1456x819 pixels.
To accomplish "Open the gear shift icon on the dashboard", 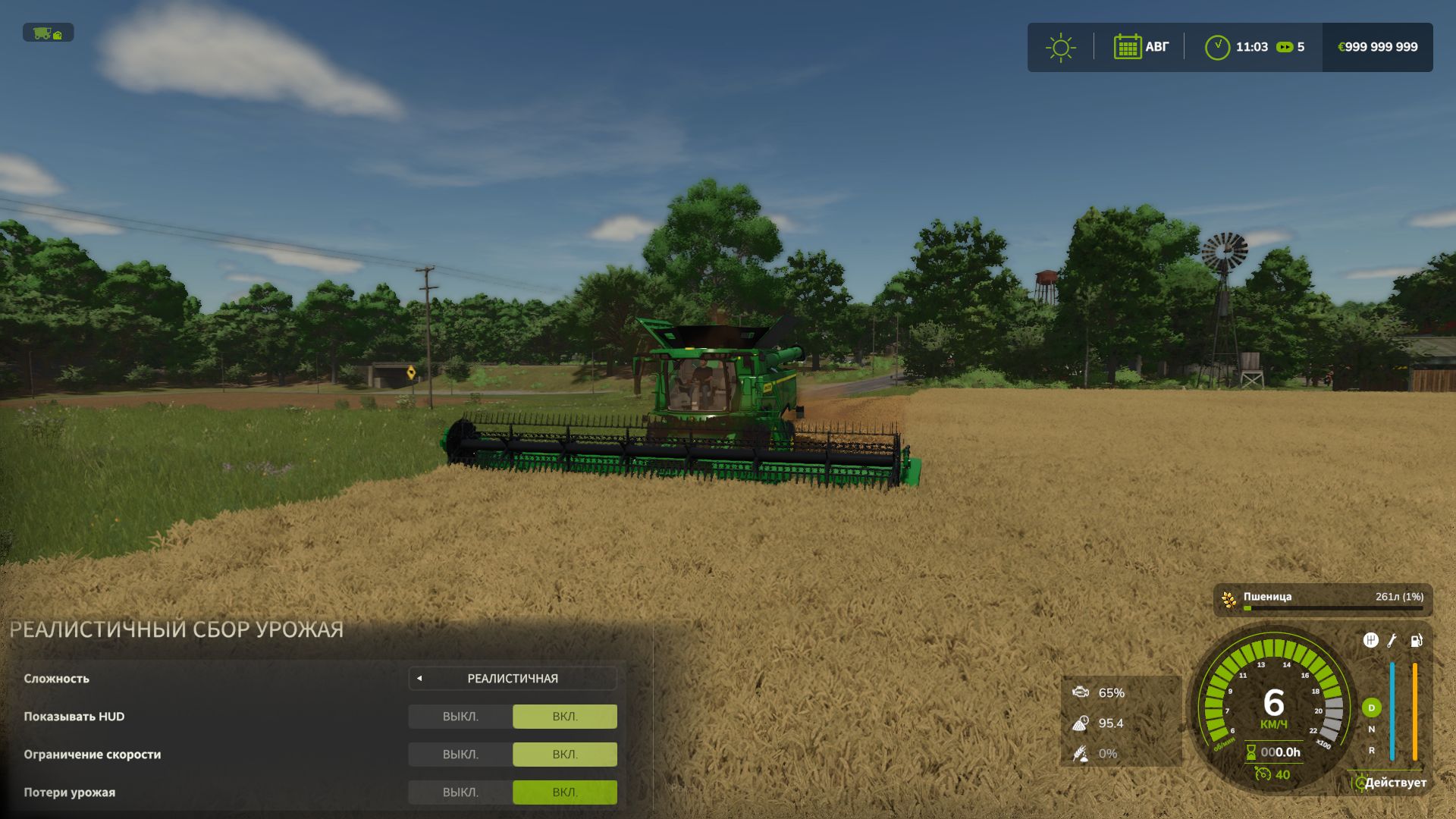I will click(1371, 639).
